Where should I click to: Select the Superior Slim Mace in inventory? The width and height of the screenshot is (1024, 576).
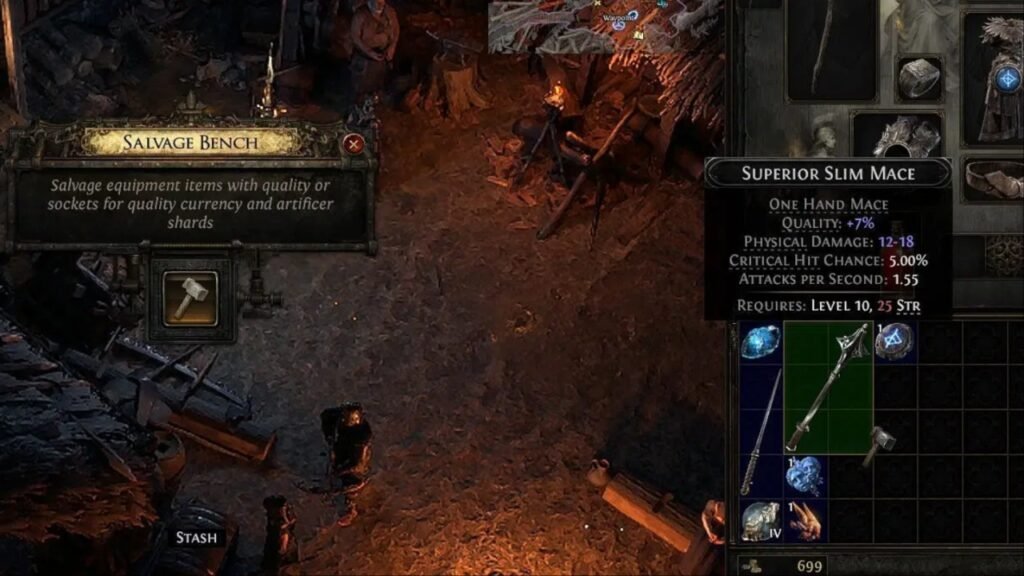pyautogui.click(x=828, y=387)
